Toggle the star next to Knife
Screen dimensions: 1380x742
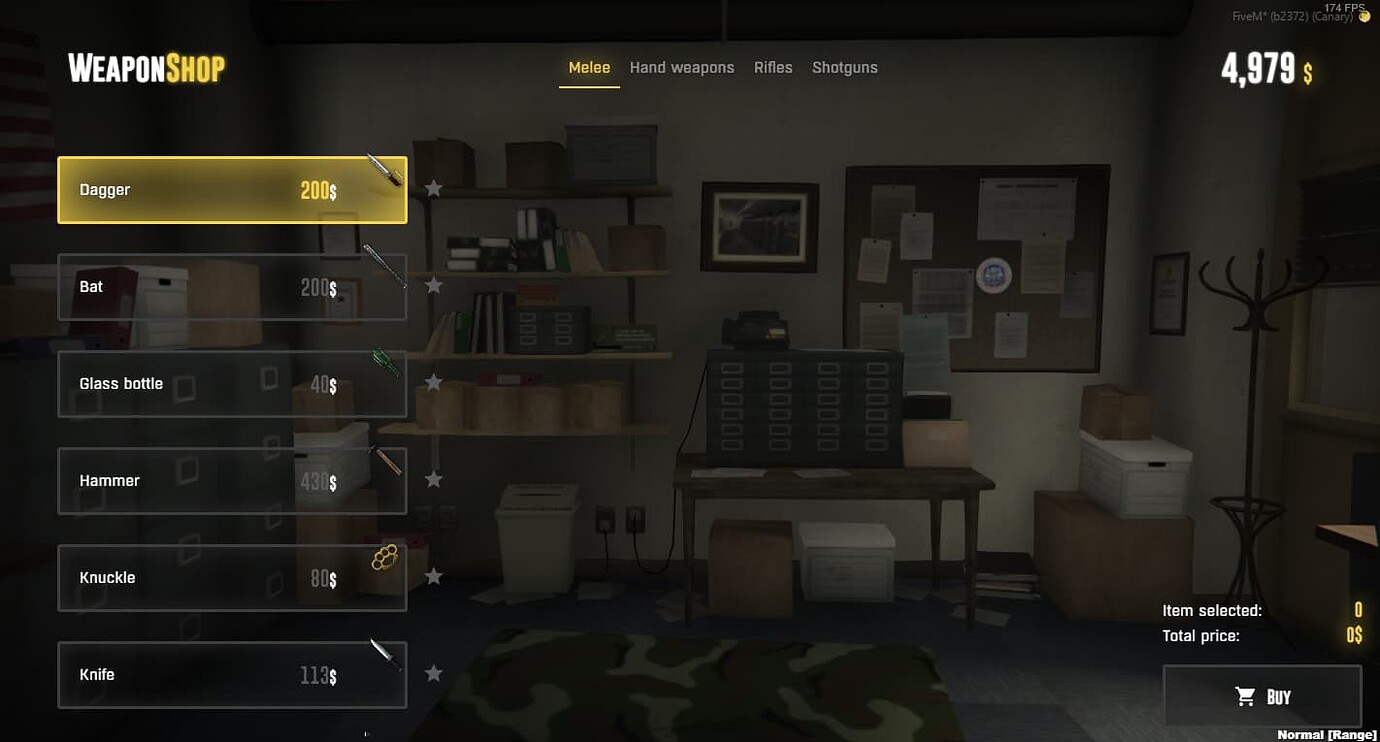click(x=433, y=673)
